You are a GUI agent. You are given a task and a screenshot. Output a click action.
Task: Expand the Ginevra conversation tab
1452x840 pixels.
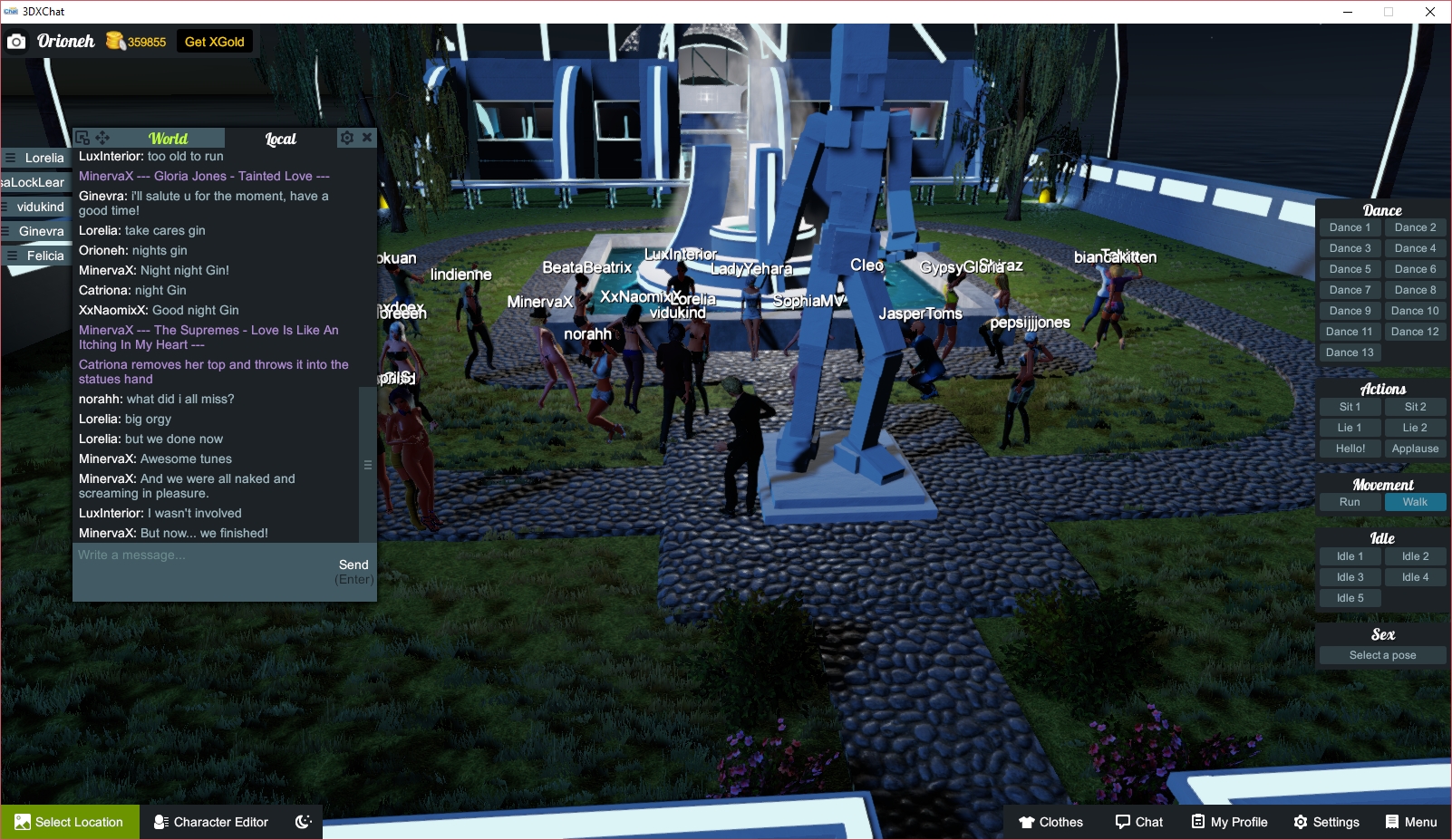tap(40, 231)
